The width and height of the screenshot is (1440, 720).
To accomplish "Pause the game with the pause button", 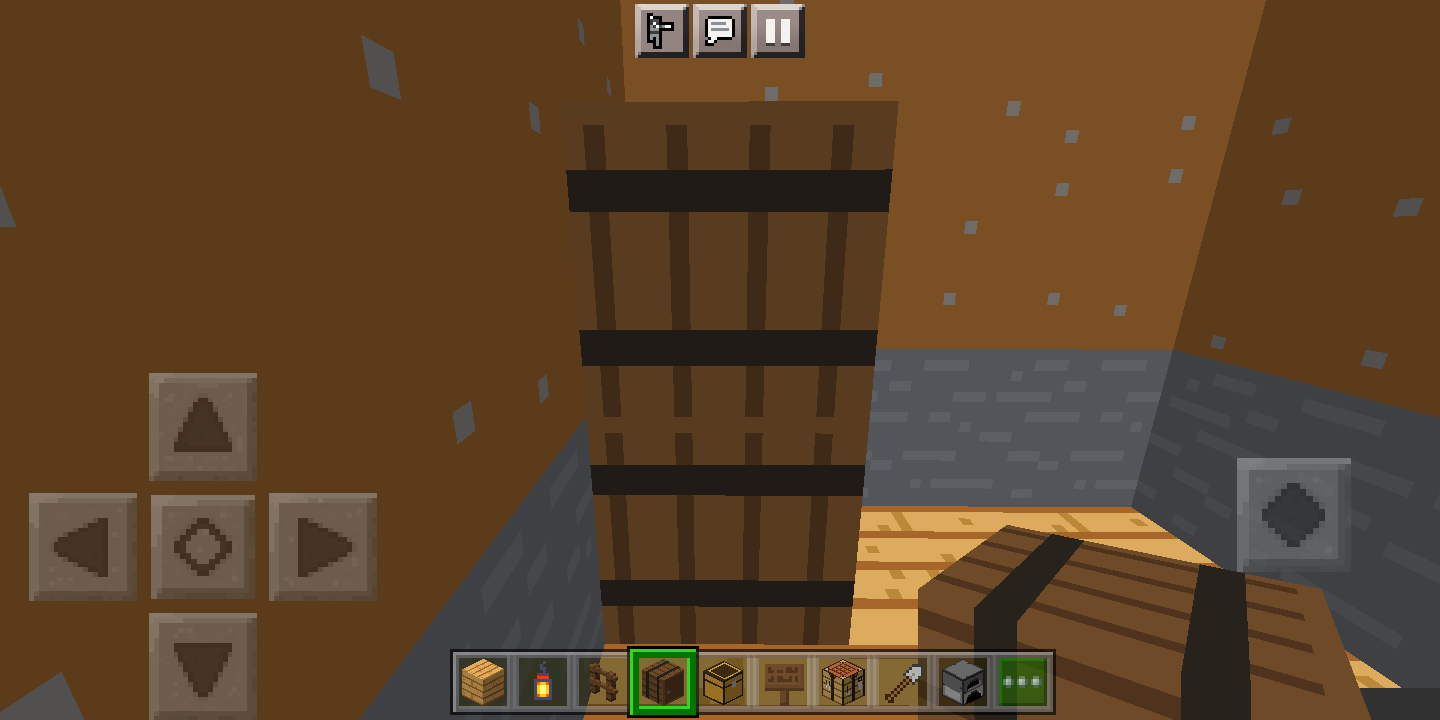I will coord(779,32).
